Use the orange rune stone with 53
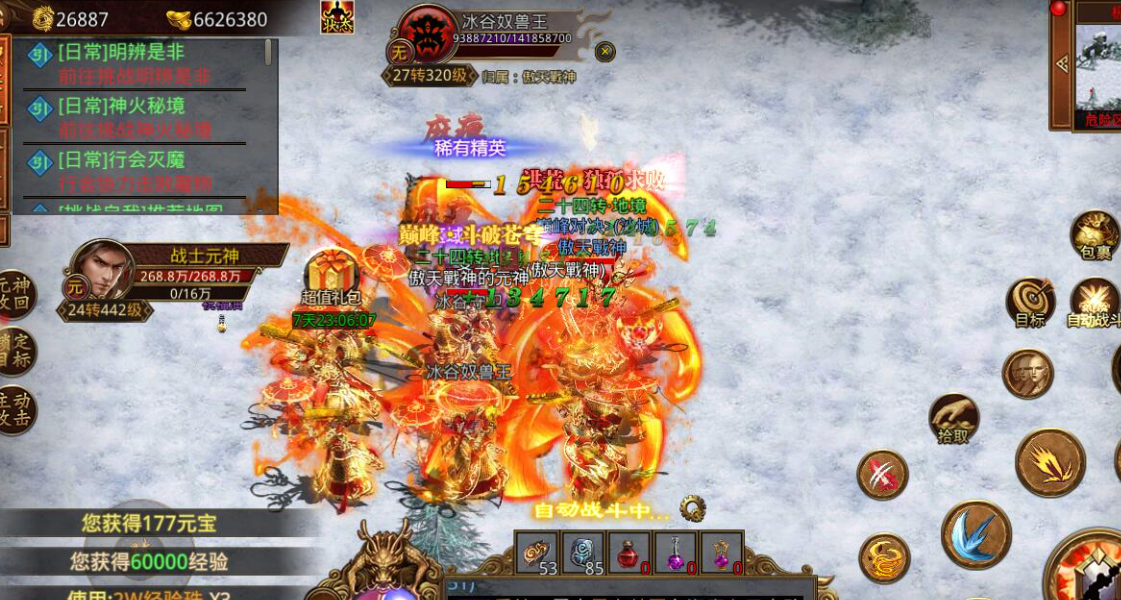This screenshot has height=600, width=1121. point(536,552)
